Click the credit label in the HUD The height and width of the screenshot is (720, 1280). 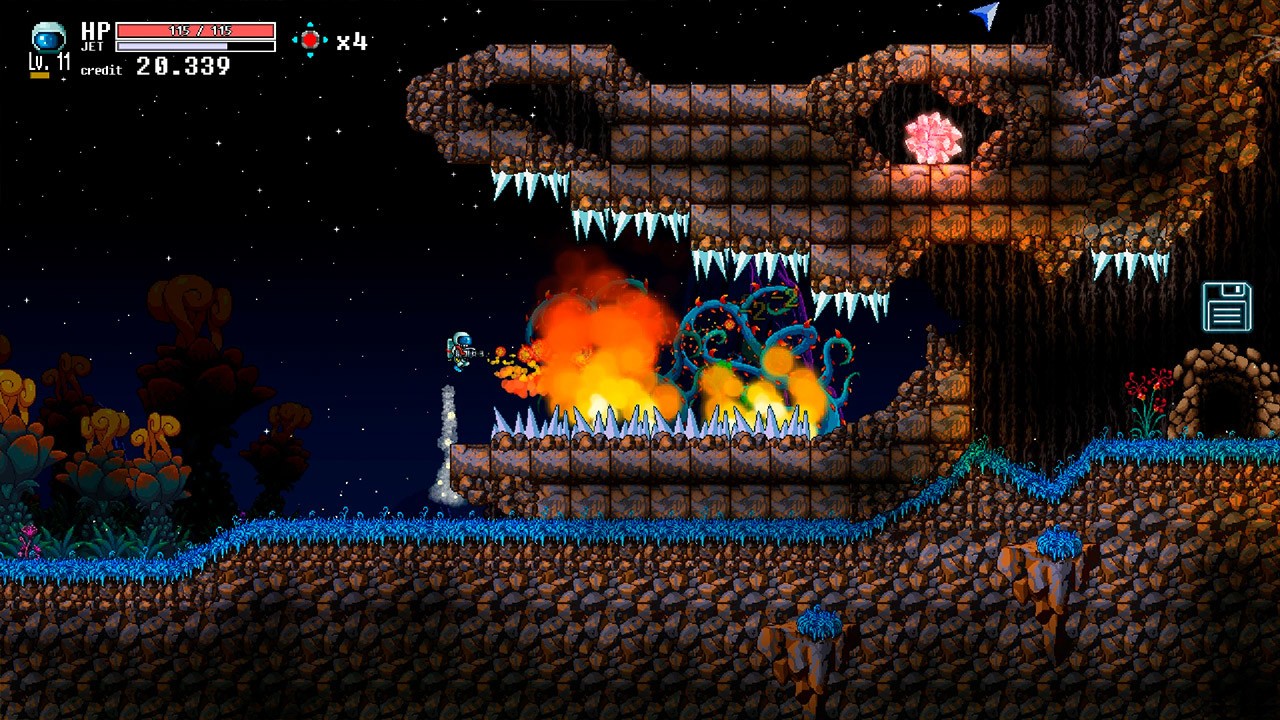click(x=101, y=71)
